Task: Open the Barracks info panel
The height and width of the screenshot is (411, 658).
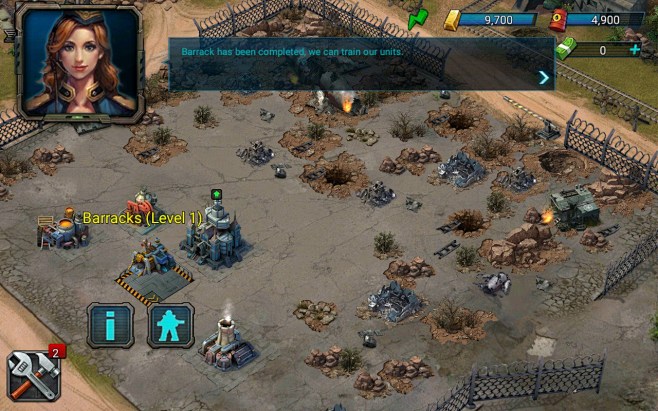Action: point(110,325)
